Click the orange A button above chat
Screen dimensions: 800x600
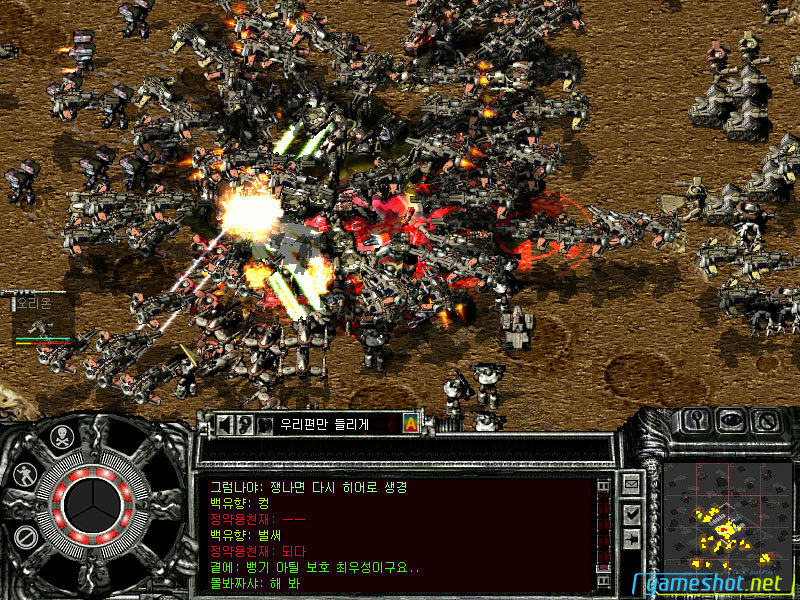point(410,423)
